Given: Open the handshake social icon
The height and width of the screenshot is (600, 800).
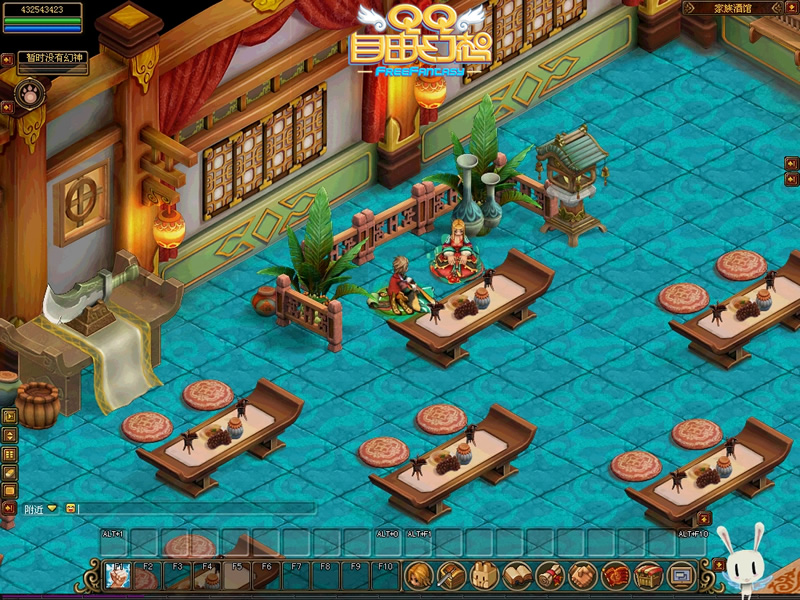Looking at the screenshot, I should [582, 575].
